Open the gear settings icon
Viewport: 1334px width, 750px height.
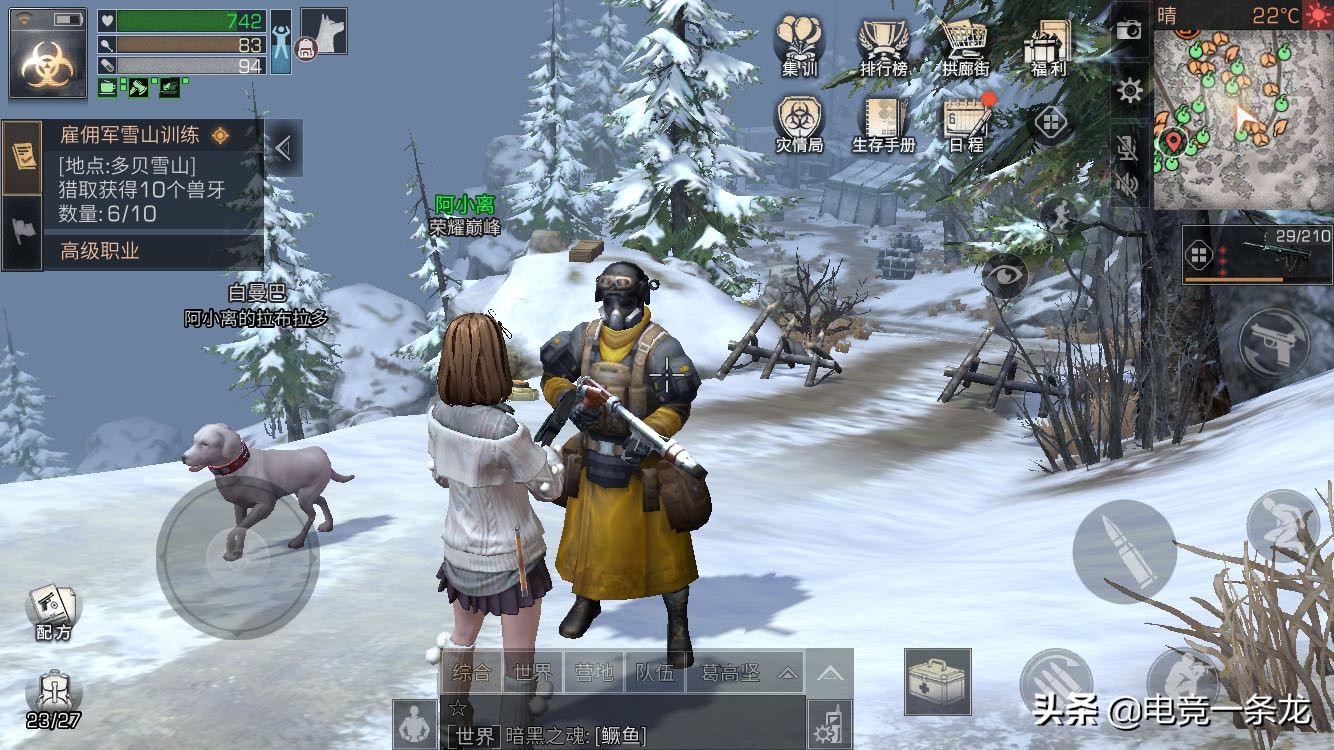[x=1130, y=92]
